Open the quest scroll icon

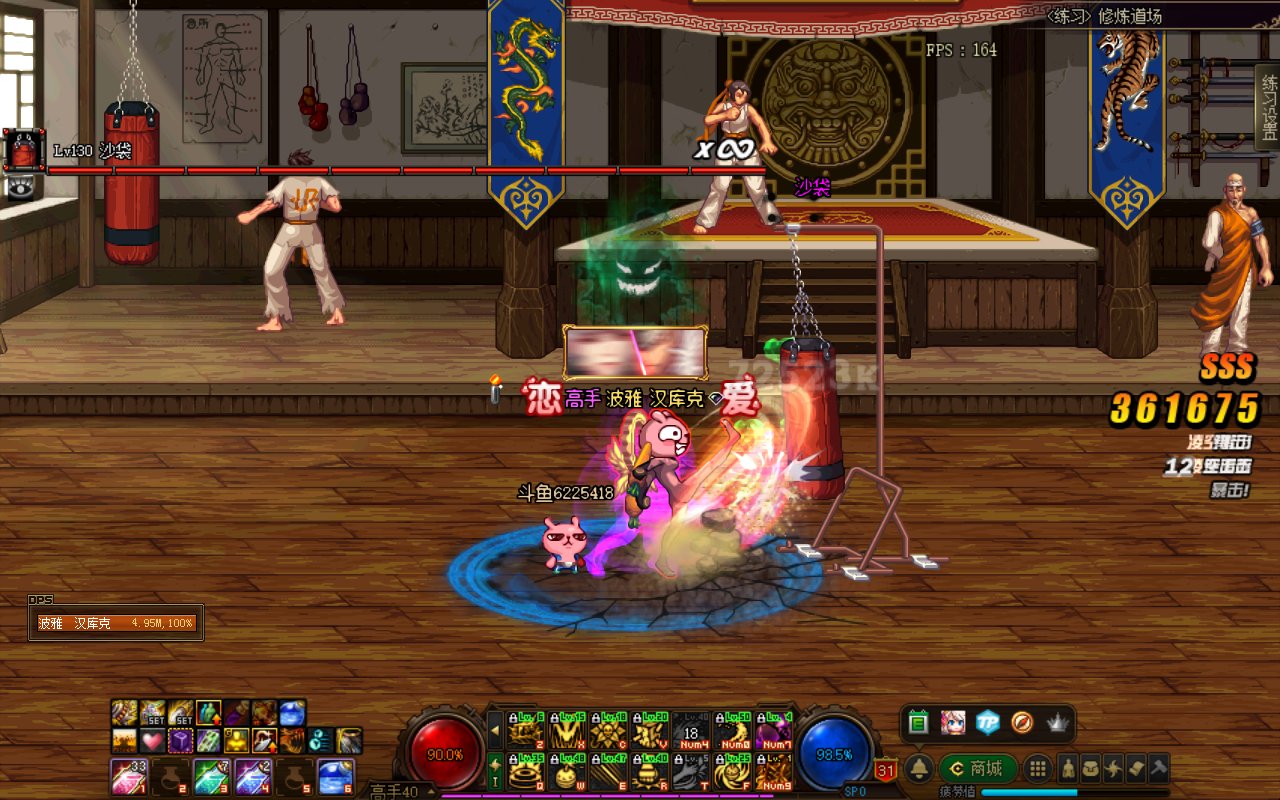(1136, 768)
